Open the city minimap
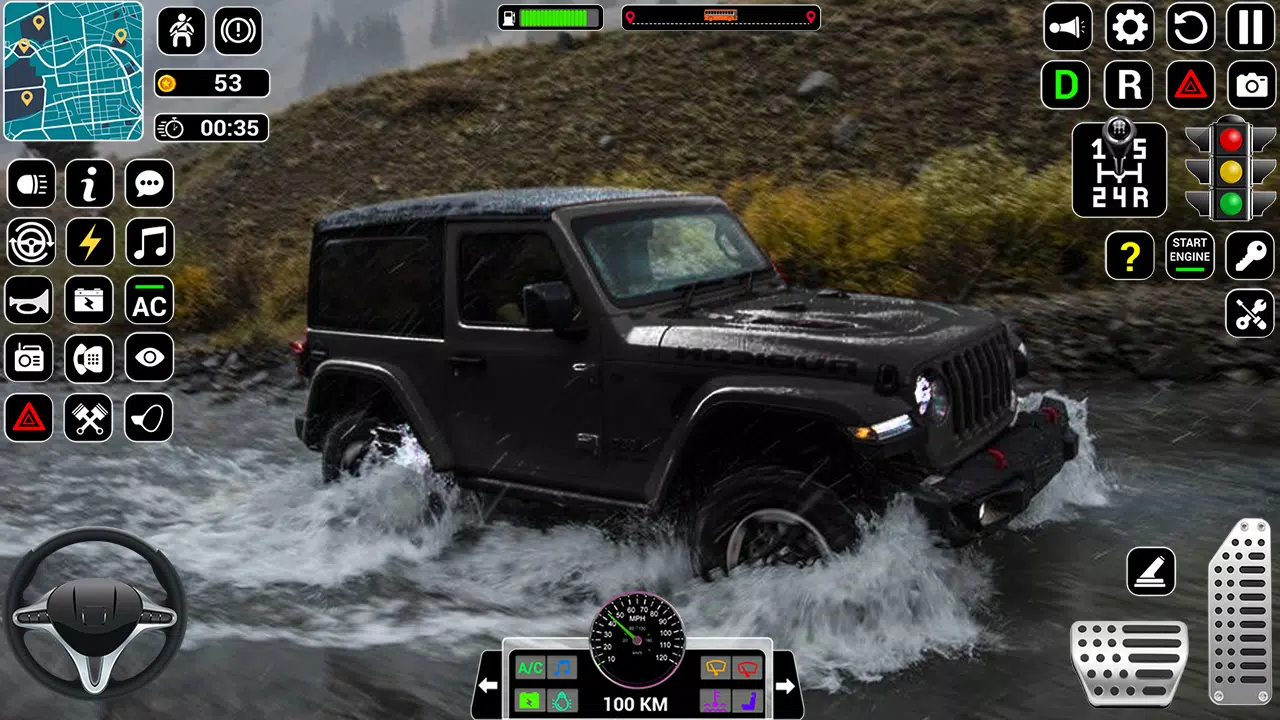 pyautogui.click(x=73, y=71)
